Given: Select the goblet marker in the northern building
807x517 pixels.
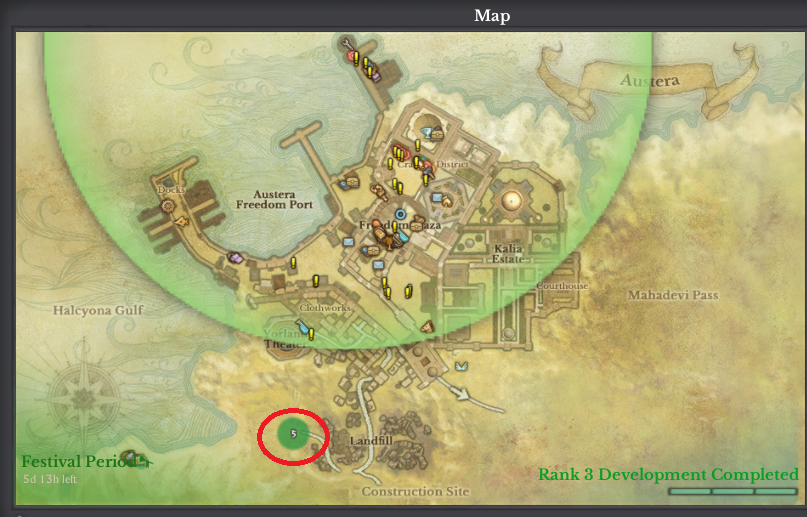Looking at the screenshot, I should (x=428, y=132).
